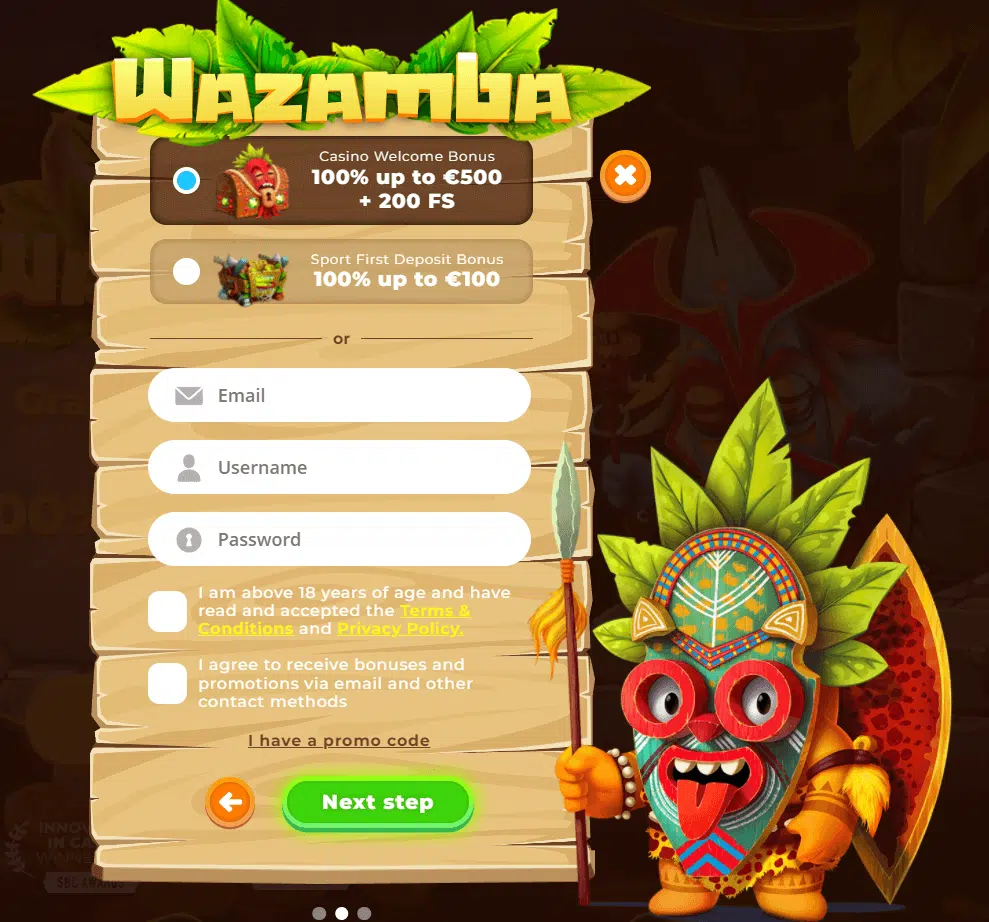This screenshot has height=922, width=989.
Task: Tick the above 18 years age checkbox
Action: (167, 611)
